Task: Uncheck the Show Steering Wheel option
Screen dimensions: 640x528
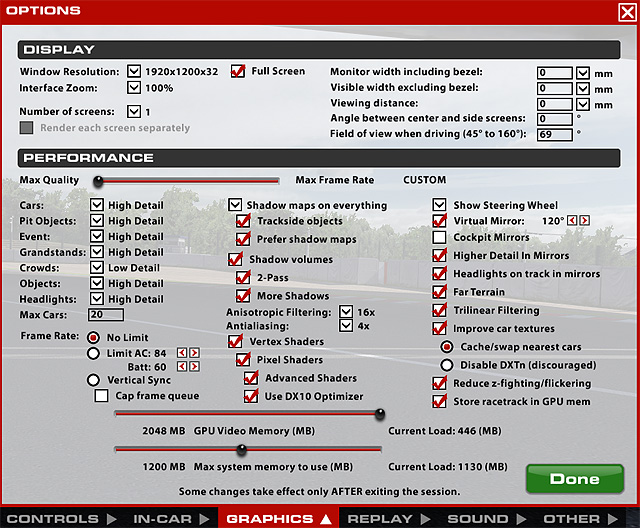Action: click(439, 205)
